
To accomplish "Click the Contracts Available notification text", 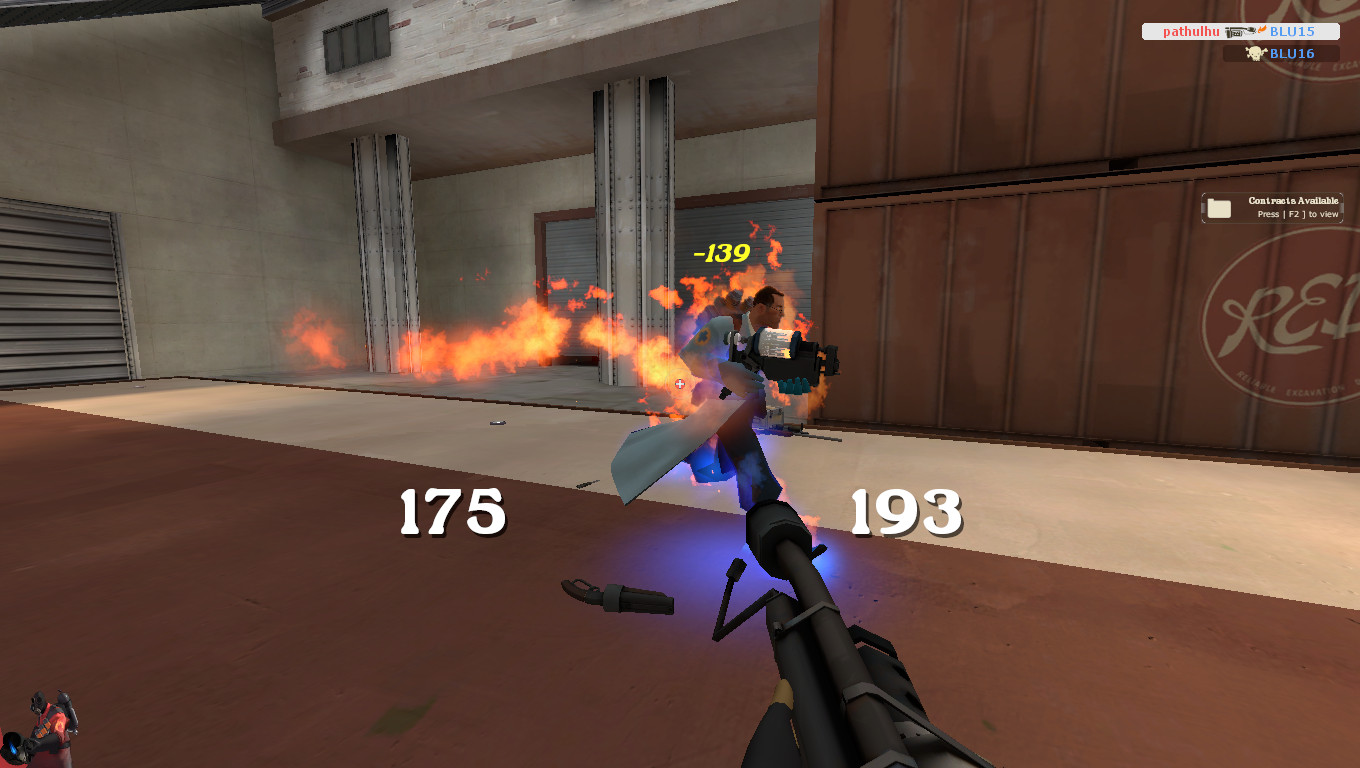I will (1292, 200).
